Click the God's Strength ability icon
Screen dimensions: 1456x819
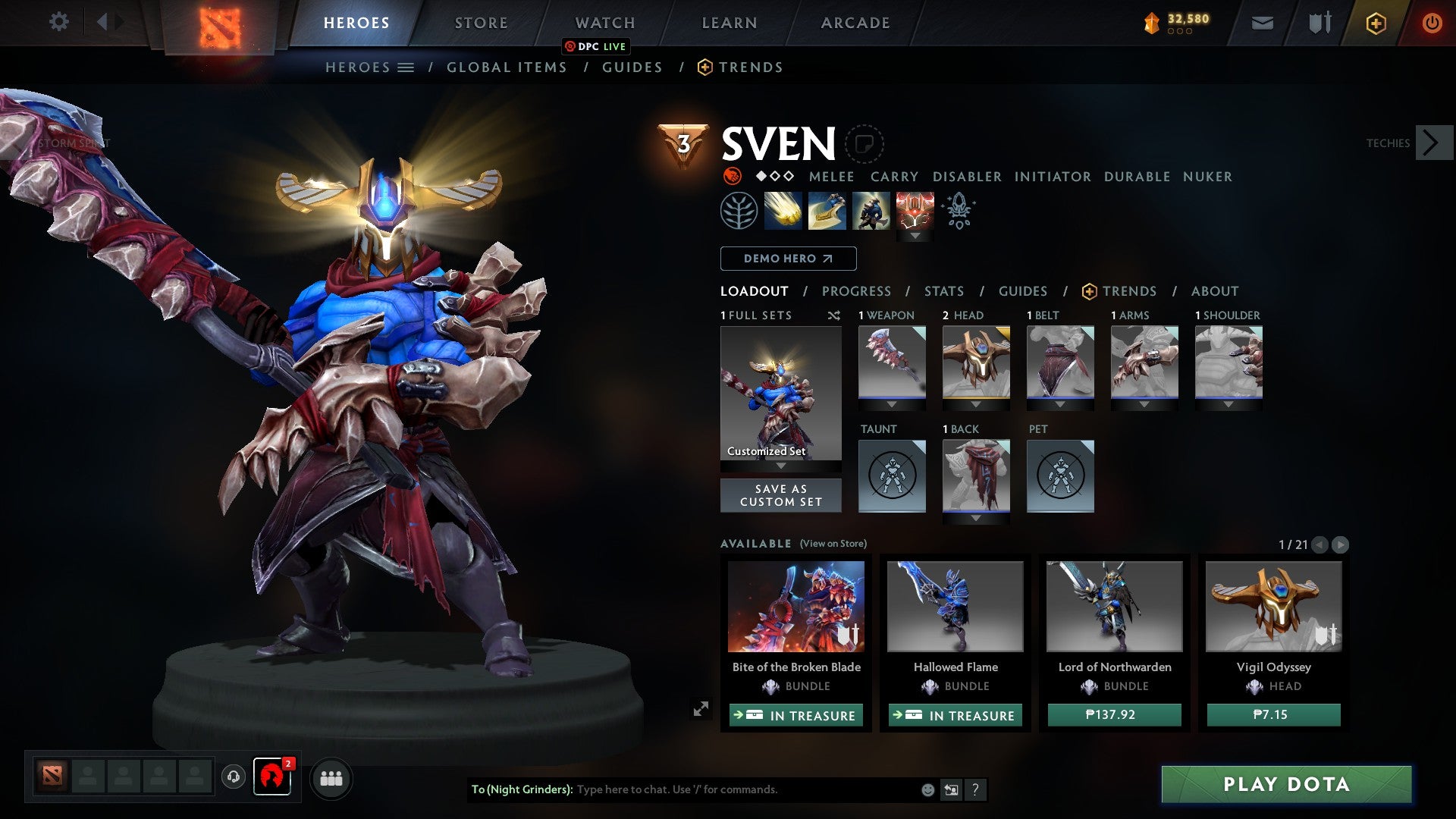(x=915, y=210)
